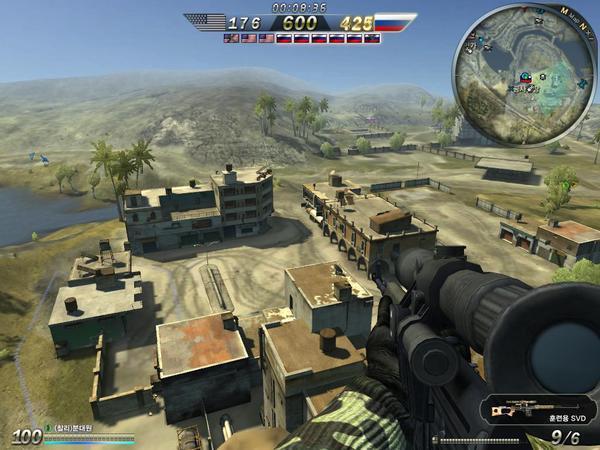Select the Russian flag team icon
The height and width of the screenshot is (450, 600).
394,22
